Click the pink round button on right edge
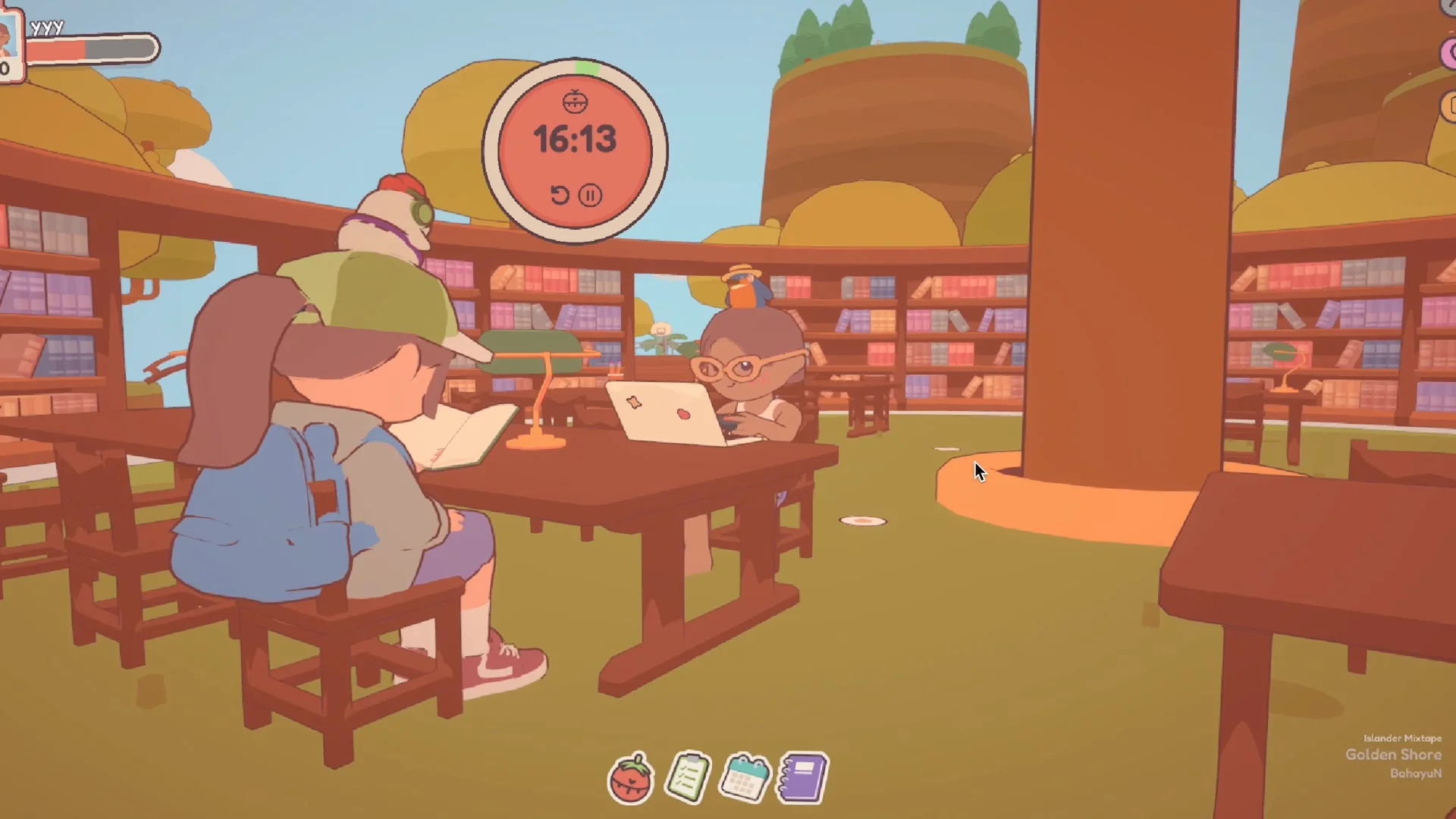This screenshot has height=819, width=1456. [x=1448, y=53]
